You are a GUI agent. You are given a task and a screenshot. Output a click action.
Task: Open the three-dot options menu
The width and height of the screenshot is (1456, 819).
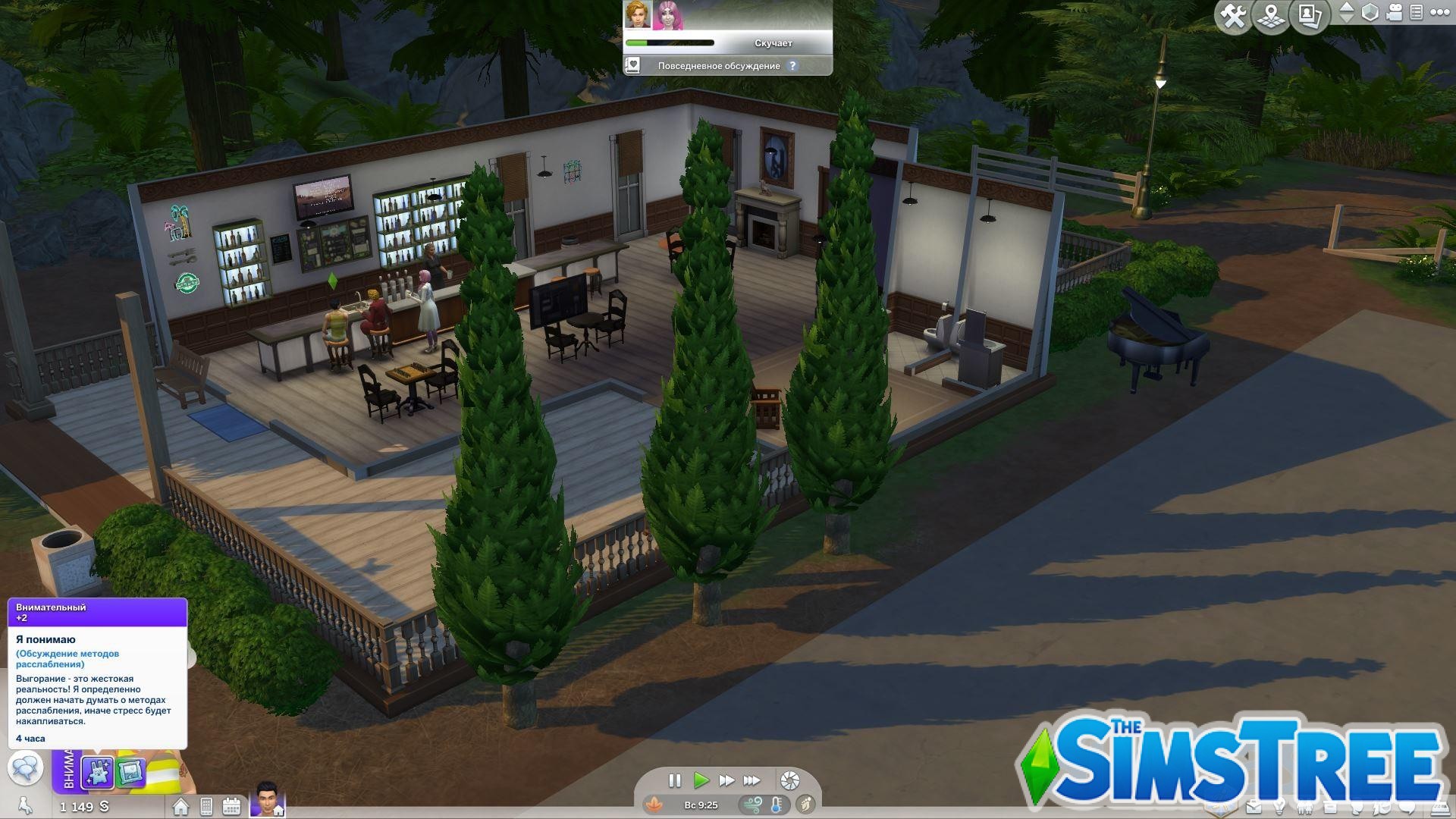pyautogui.click(x=1440, y=12)
